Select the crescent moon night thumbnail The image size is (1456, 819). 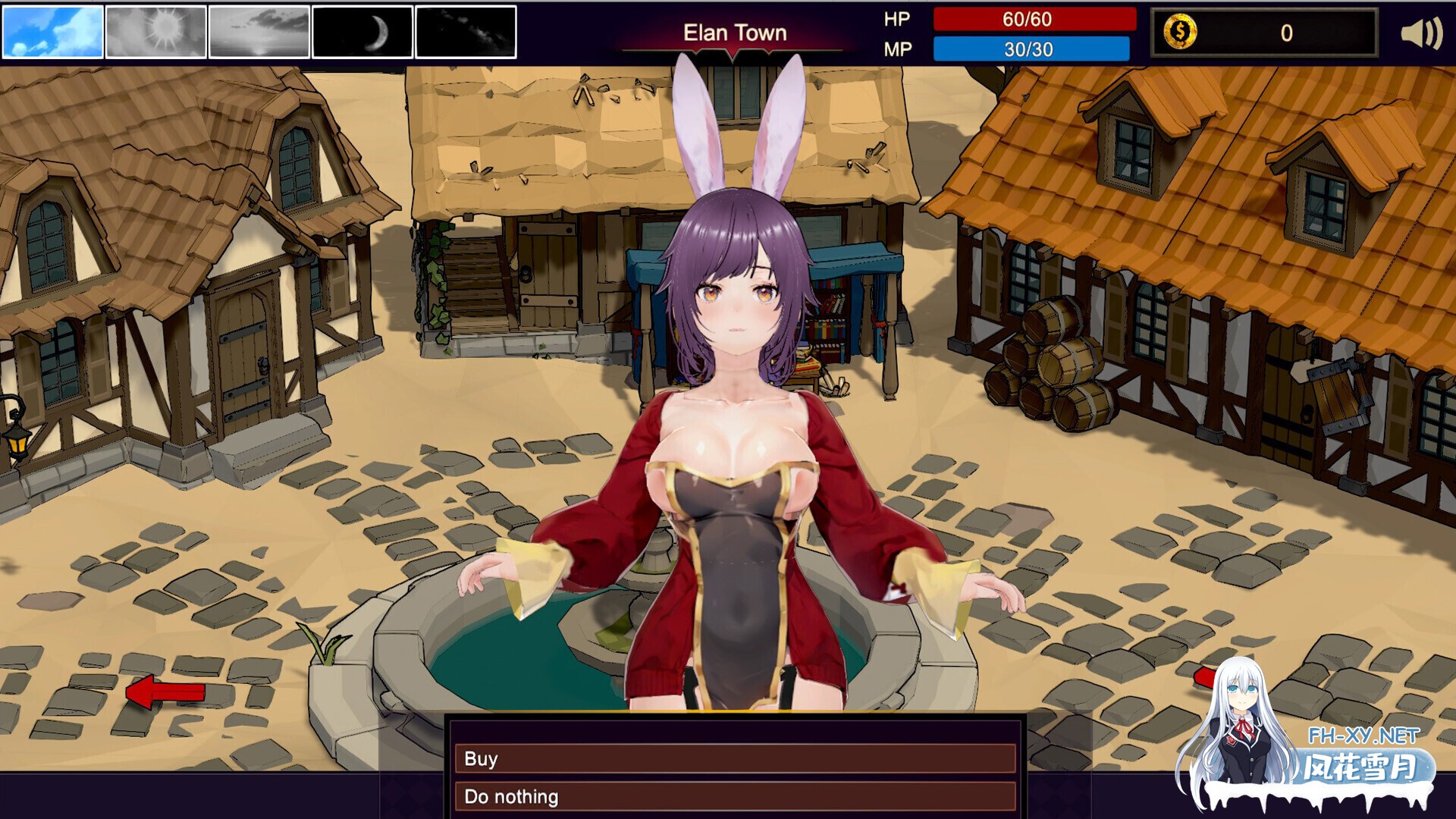pyautogui.click(x=362, y=32)
